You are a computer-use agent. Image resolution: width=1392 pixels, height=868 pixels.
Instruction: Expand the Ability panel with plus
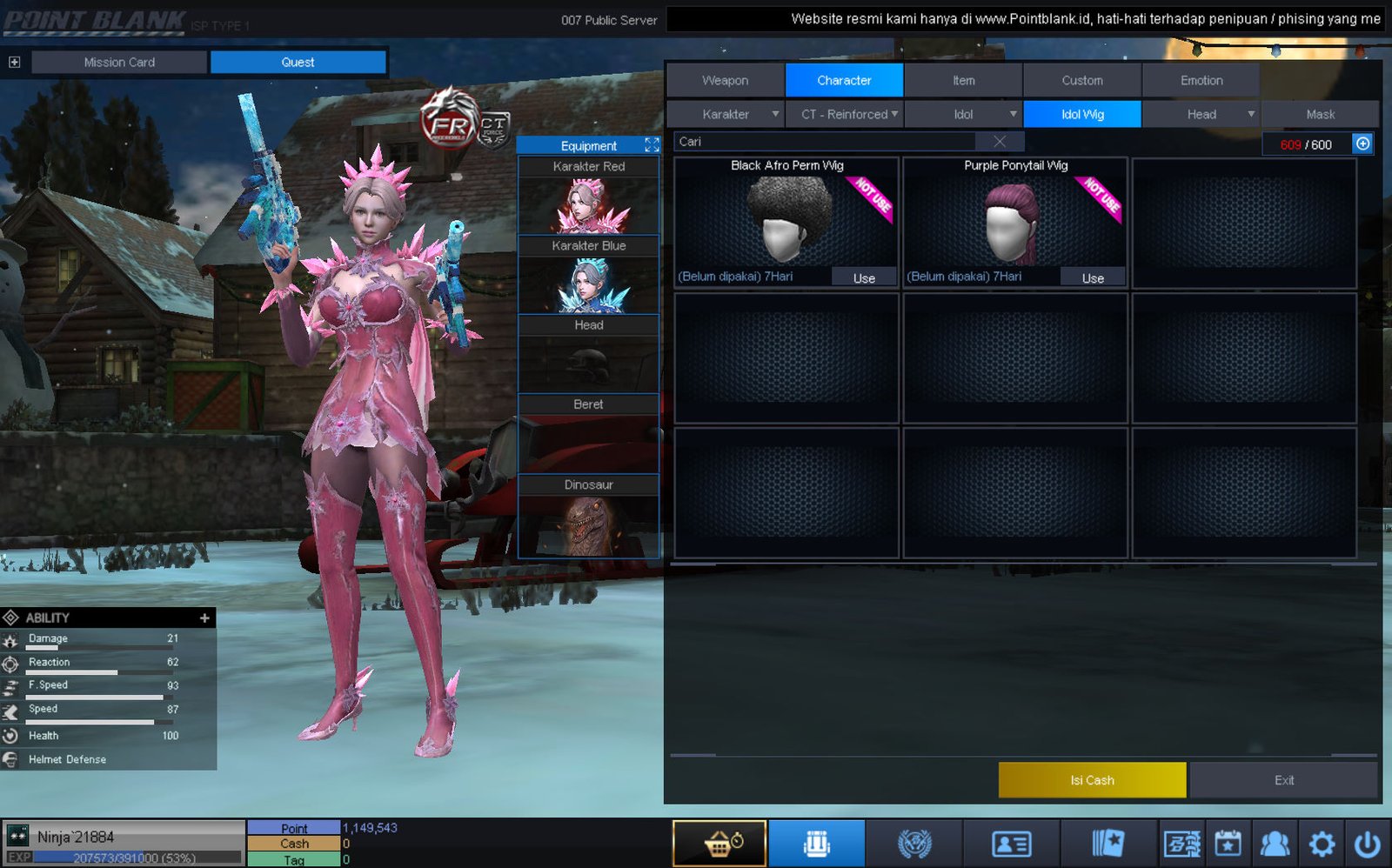pos(204,618)
